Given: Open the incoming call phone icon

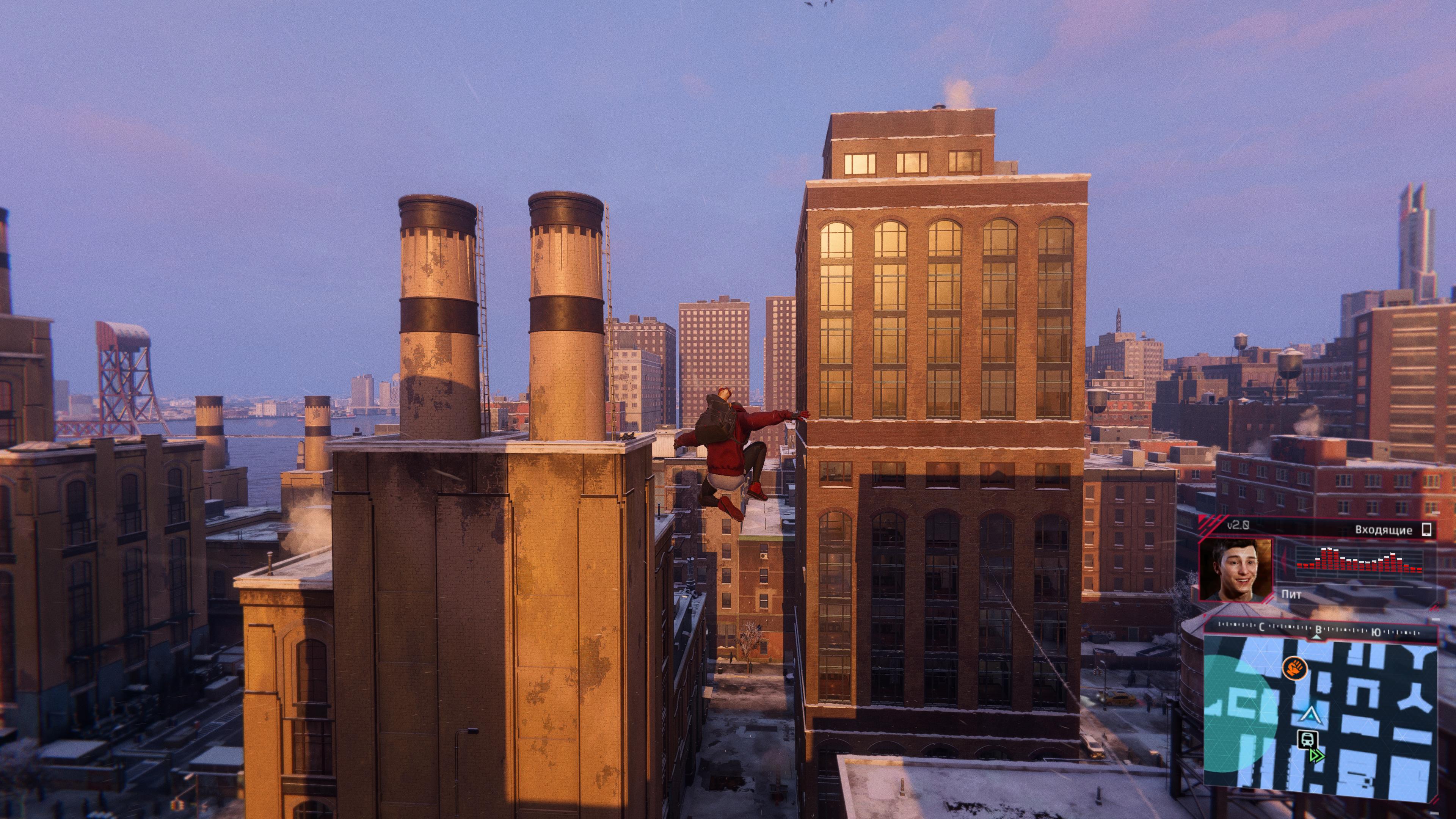Looking at the screenshot, I should (x=1426, y=530).
